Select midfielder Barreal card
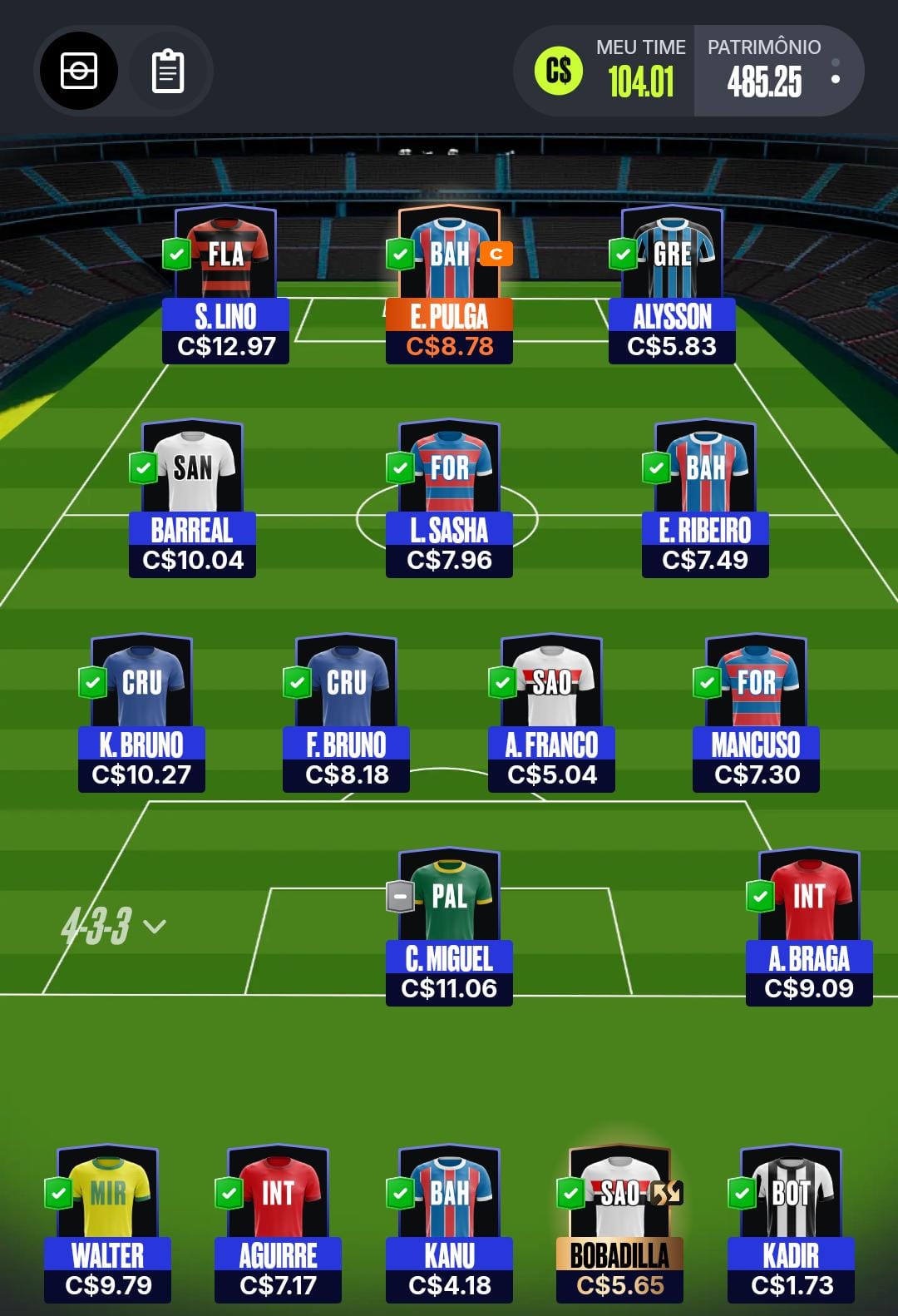The width and height of the screenshot is (898, 1316). pyautogui.click(x=192, y=499)
